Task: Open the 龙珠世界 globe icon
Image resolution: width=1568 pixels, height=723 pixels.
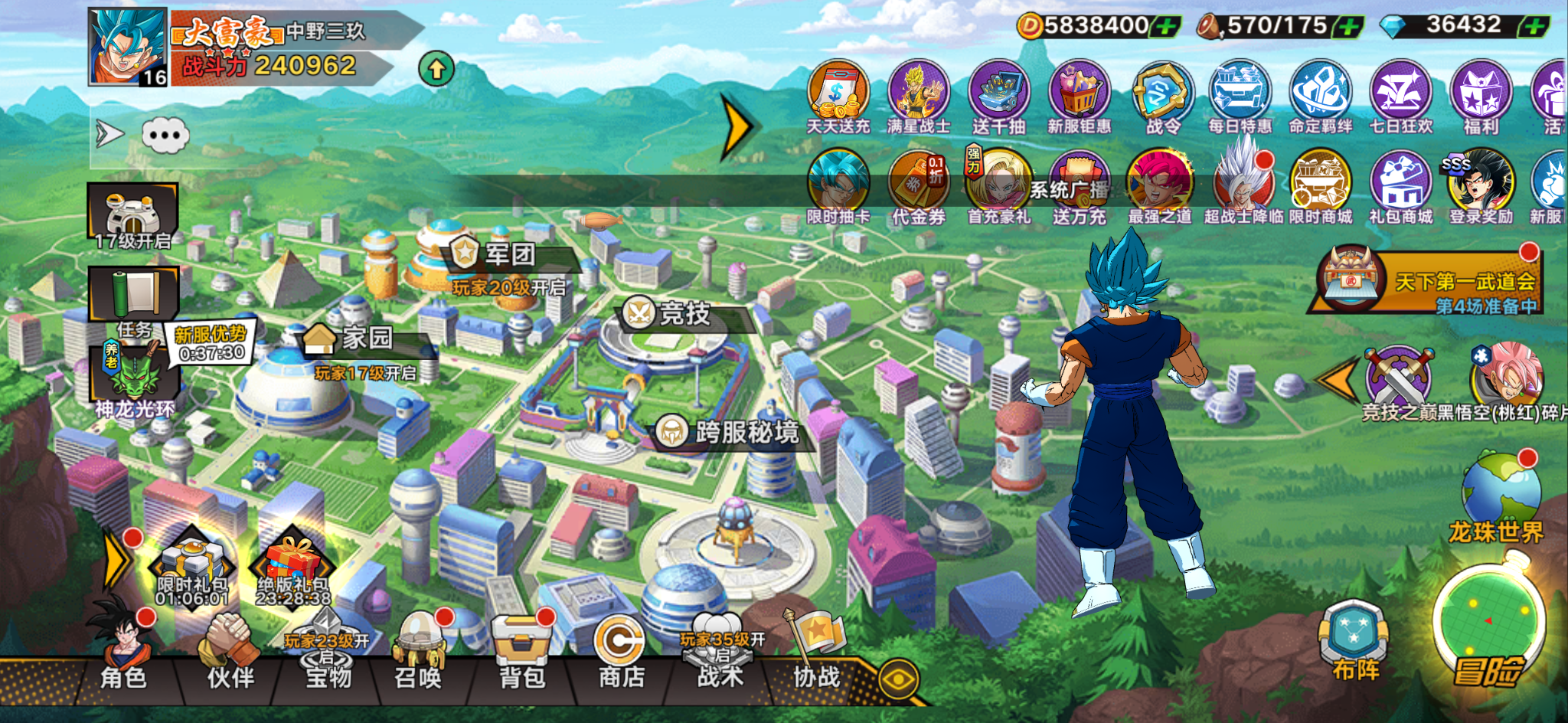Action: 1499,494
